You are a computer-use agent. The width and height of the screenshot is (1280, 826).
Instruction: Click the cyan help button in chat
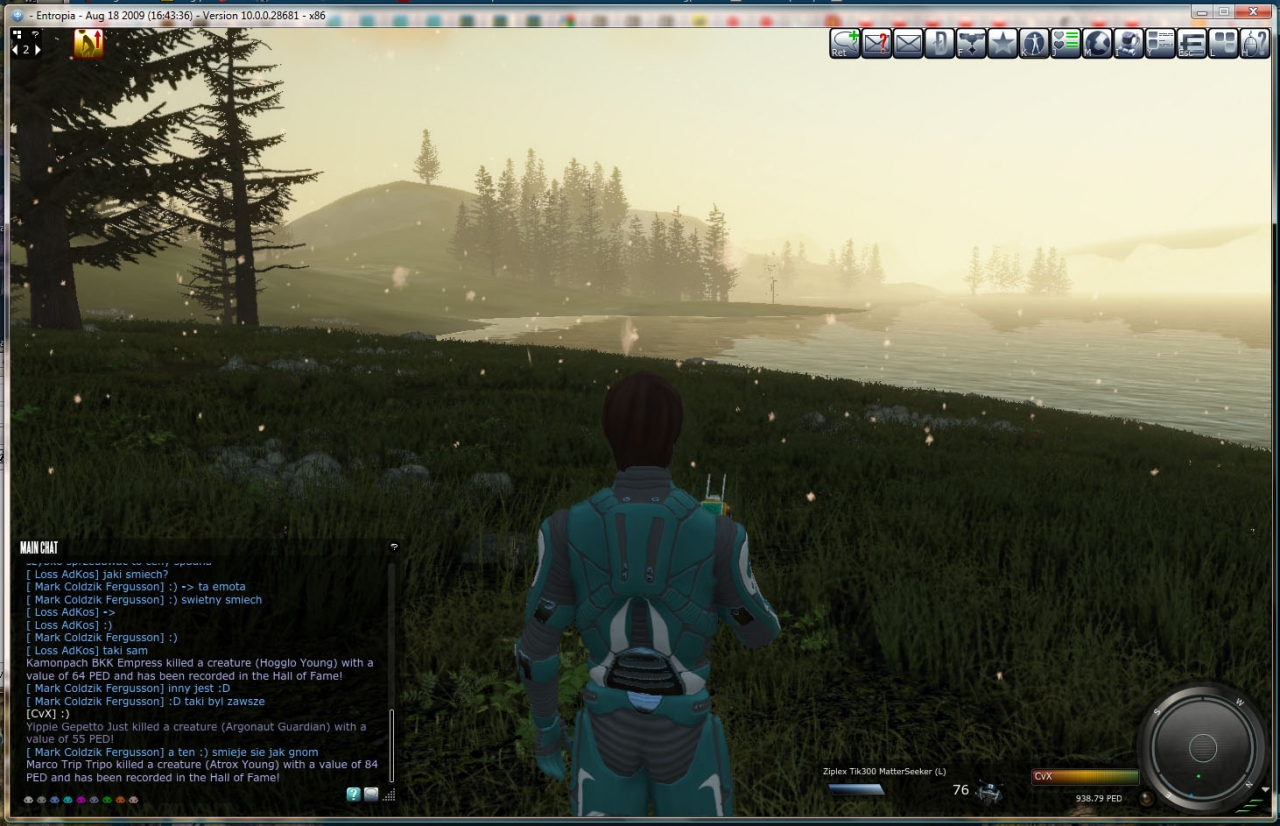pos(353,794)
